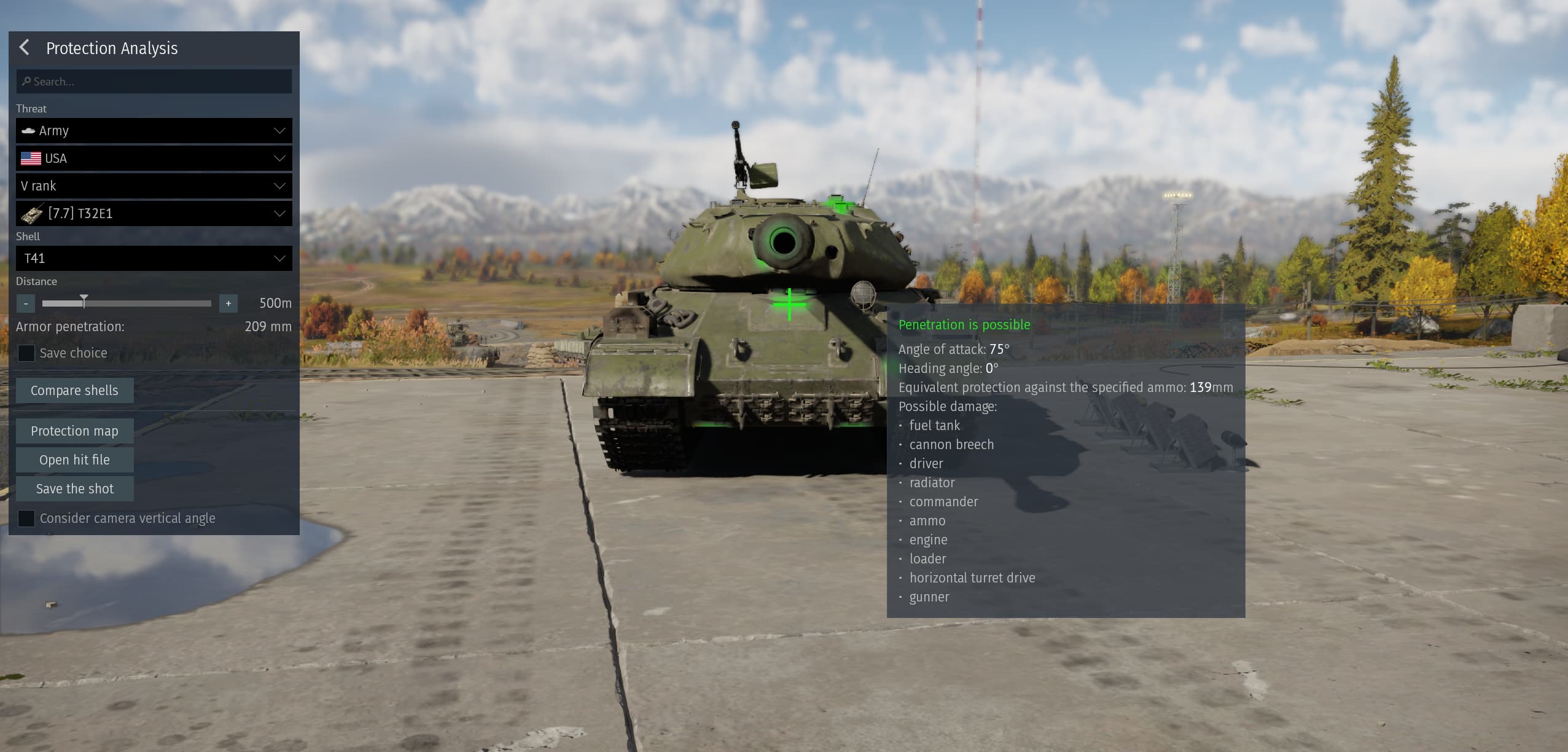
Task: Open the T41 shell dropdown
Action: coord(154,259)
